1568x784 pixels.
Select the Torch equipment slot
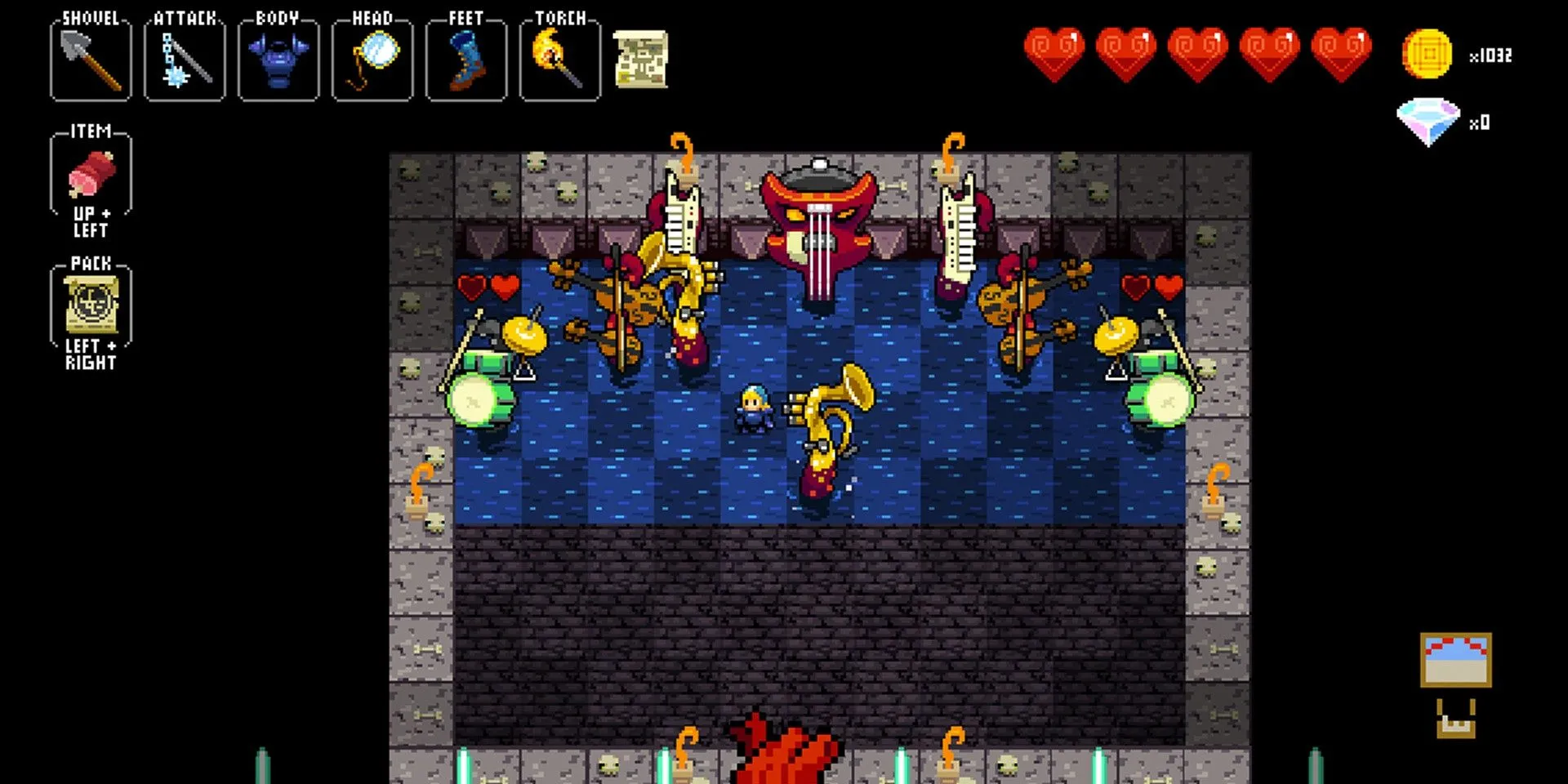pos(560,60)
